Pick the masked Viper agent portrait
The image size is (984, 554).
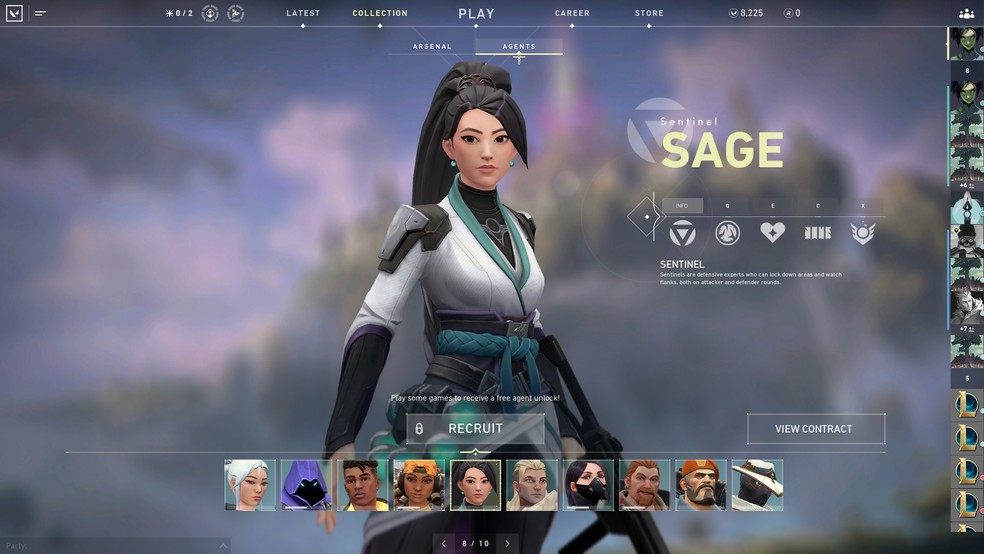(588, 486)
